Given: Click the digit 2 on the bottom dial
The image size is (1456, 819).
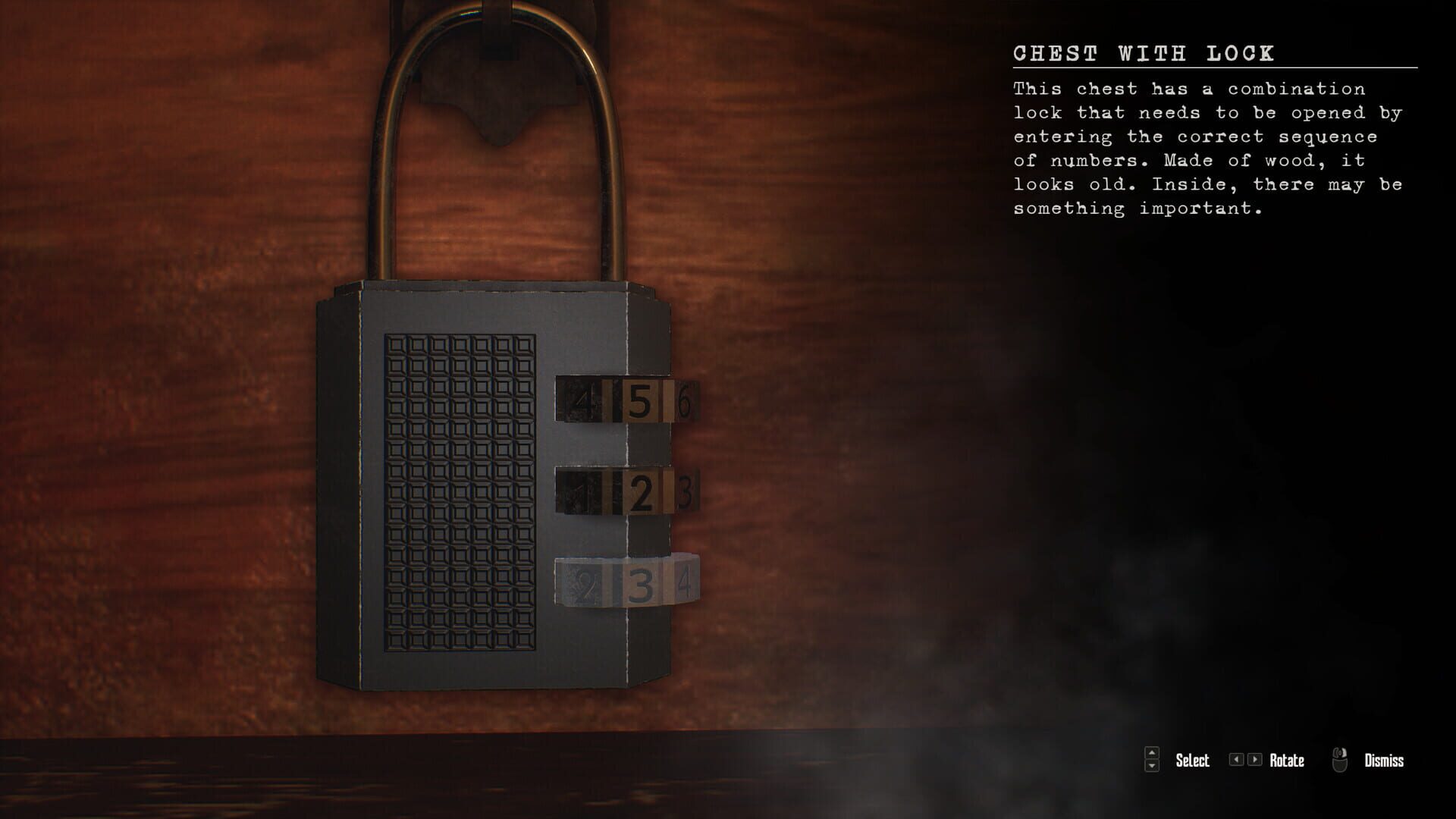Looking at the screenshot, I should 582,584.
